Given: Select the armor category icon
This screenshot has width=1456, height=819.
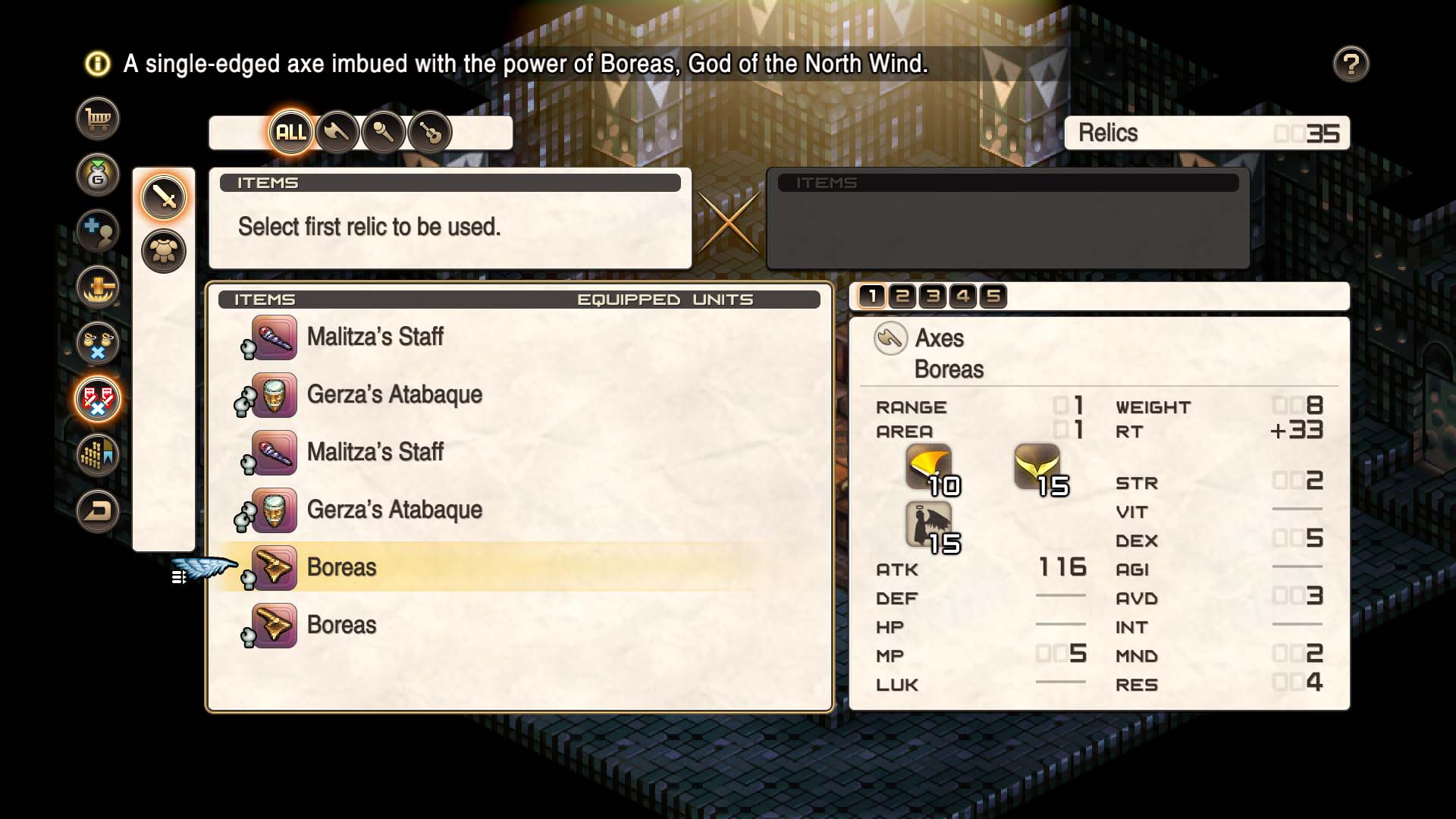Looking at the screenshot, I should (164, 250).
